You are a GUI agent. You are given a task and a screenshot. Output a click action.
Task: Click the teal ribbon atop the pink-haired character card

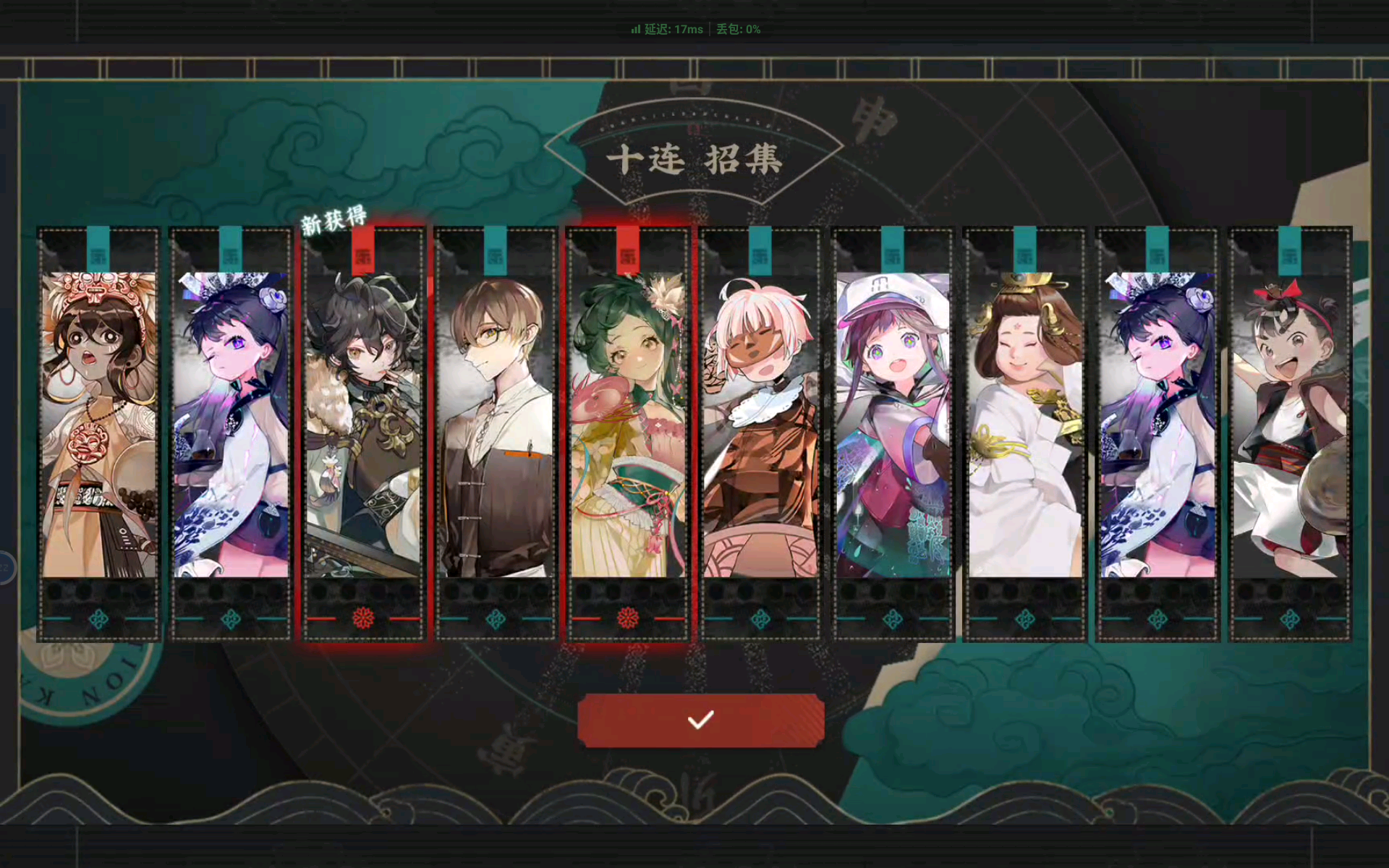pyautogui.click(x=760, y=248)
